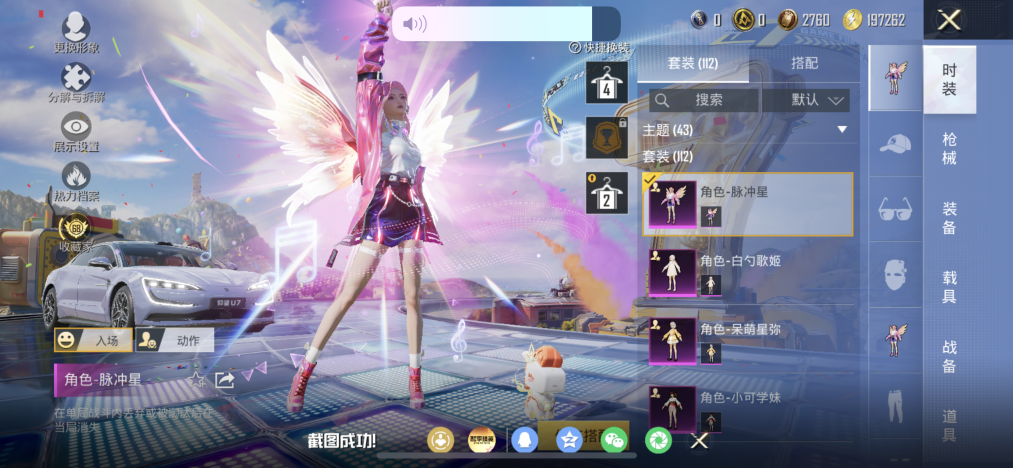The image size is (1013, 468).
Task: Select the 角色-呆萌星弥 outfit
Action: click(x=748, y=339)
